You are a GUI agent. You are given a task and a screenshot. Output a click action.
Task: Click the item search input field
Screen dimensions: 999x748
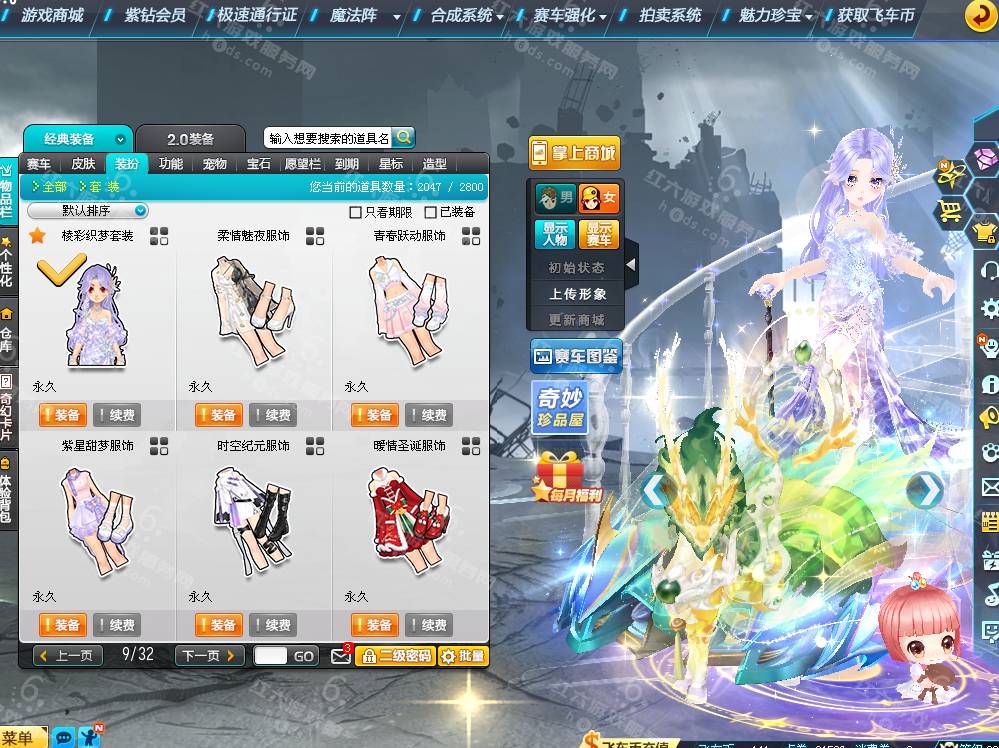(x=328, y=139)
